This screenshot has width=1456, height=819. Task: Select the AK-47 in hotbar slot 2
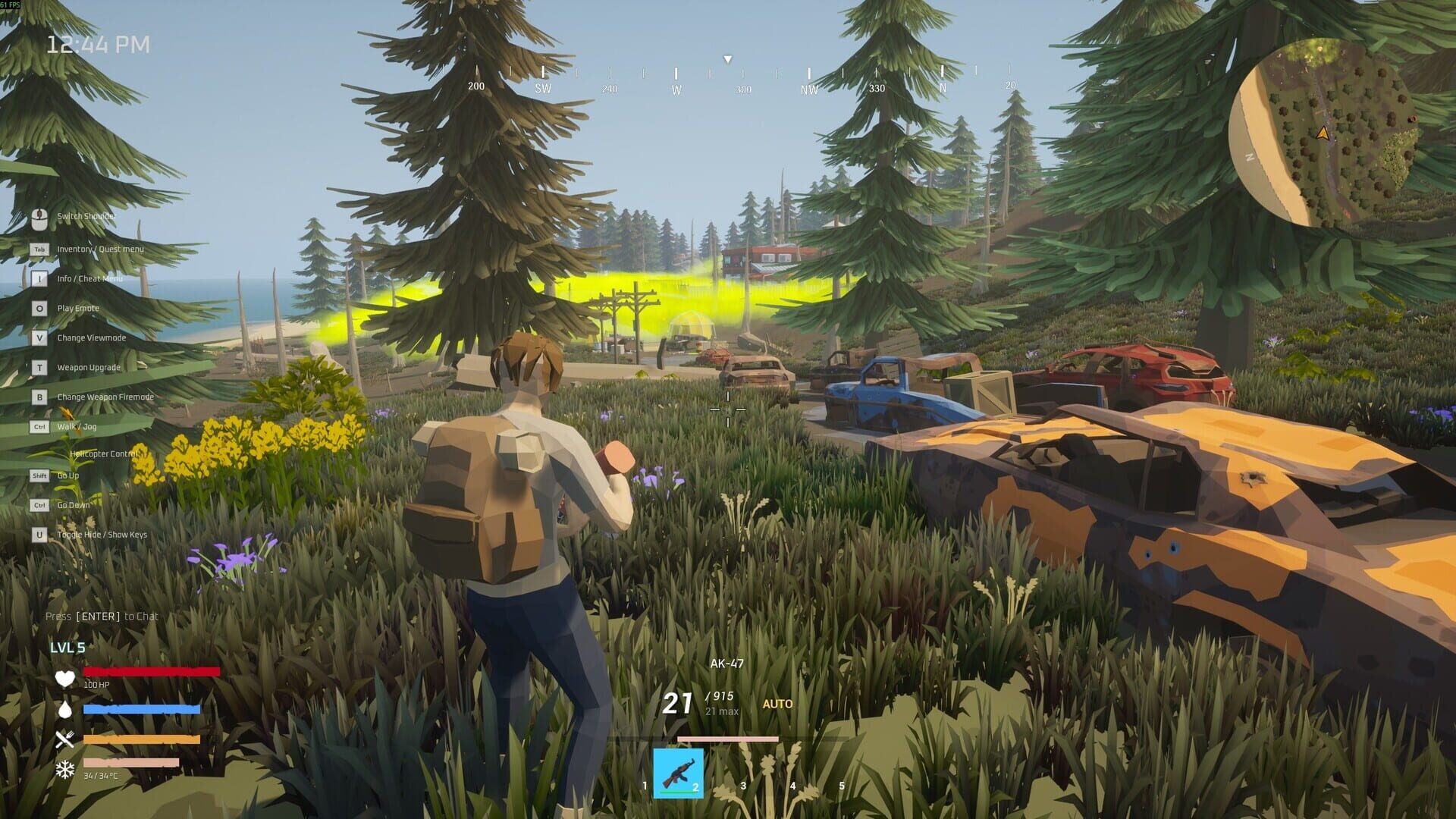tap(677, 773)
